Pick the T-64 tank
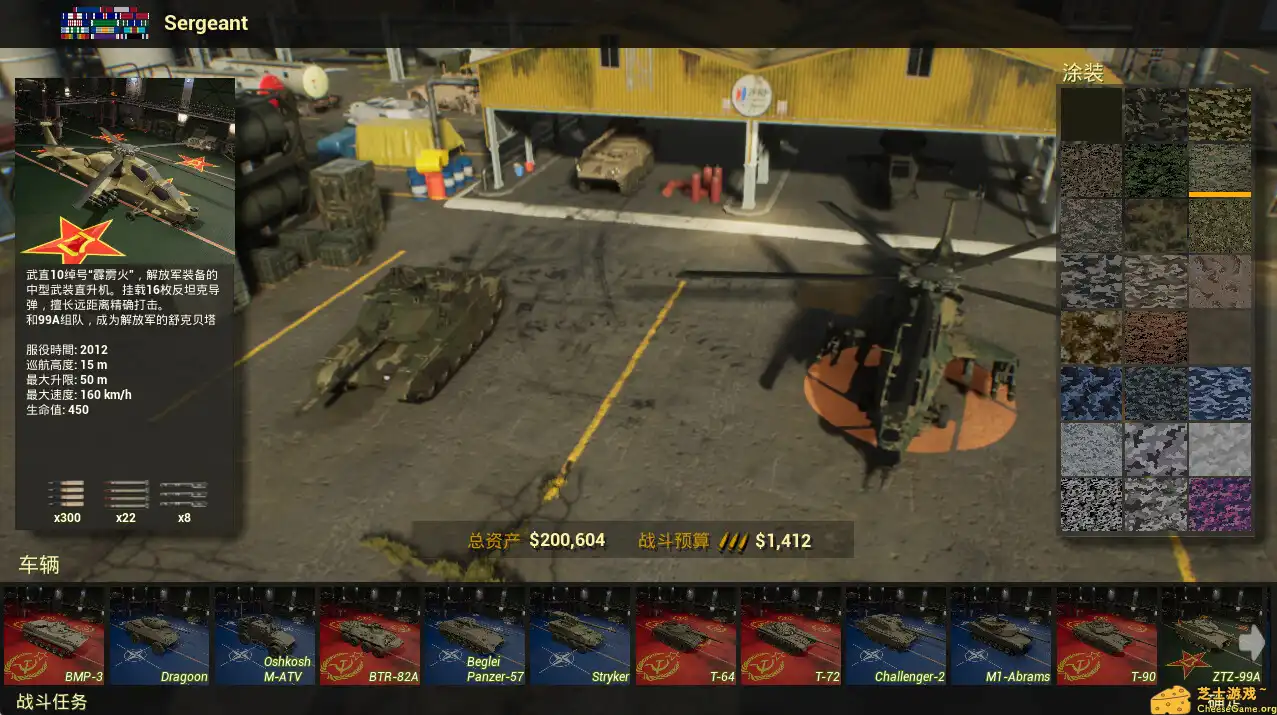Image resolution: width=1277 pixels, height=715 pixels. (686, 636)
